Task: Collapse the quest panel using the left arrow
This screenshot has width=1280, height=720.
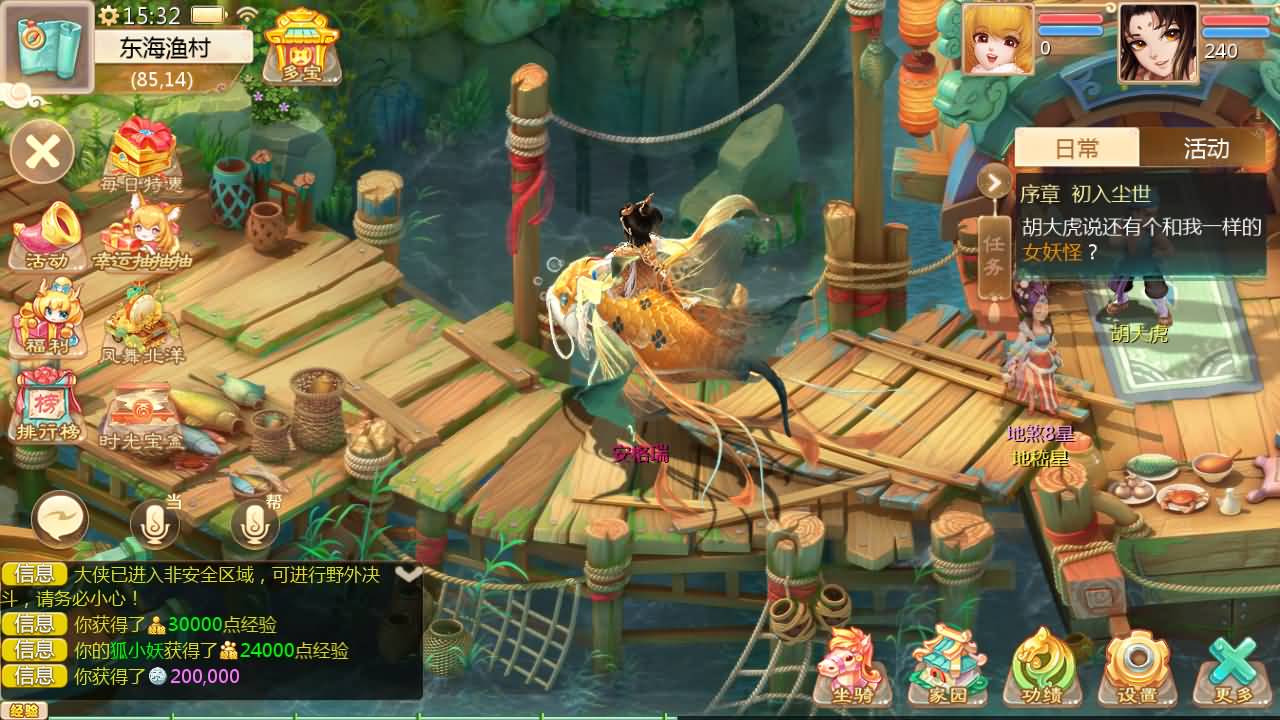Action: pyautogui.click(x=992, y=183)
